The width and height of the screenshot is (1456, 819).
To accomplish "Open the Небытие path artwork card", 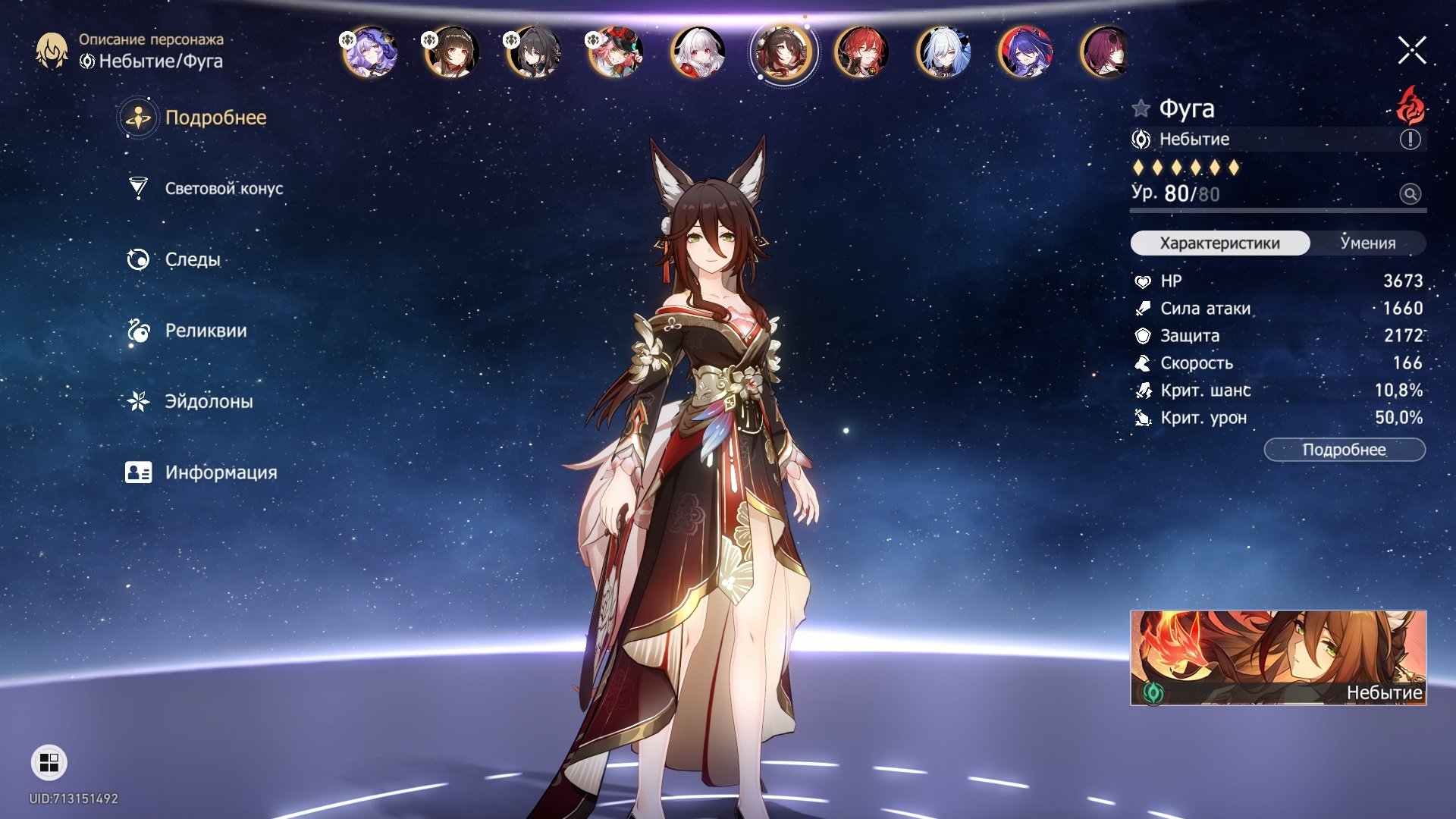I will tap(1278, 657).
